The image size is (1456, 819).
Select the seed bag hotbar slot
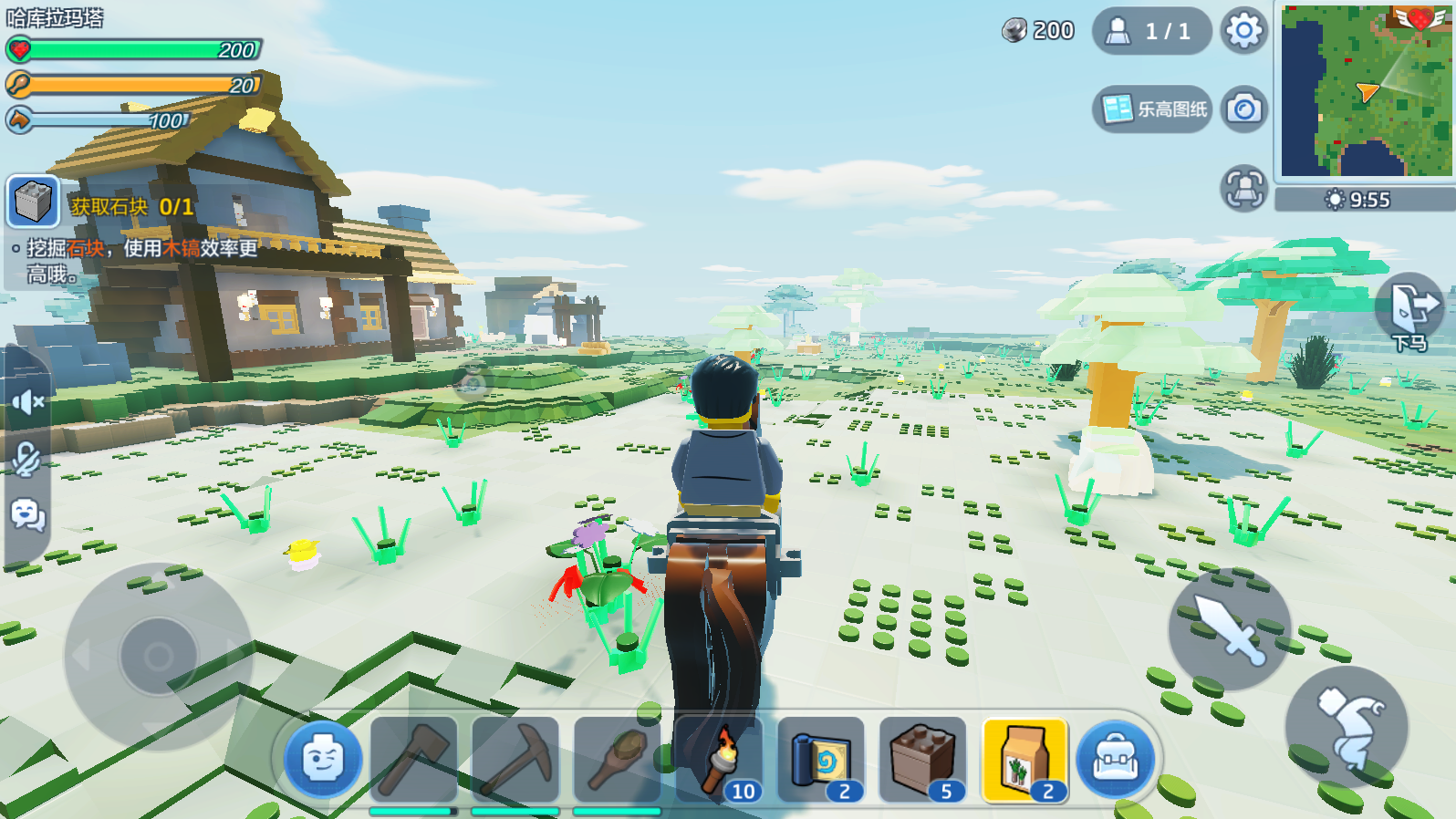[x=1025, y=760]
